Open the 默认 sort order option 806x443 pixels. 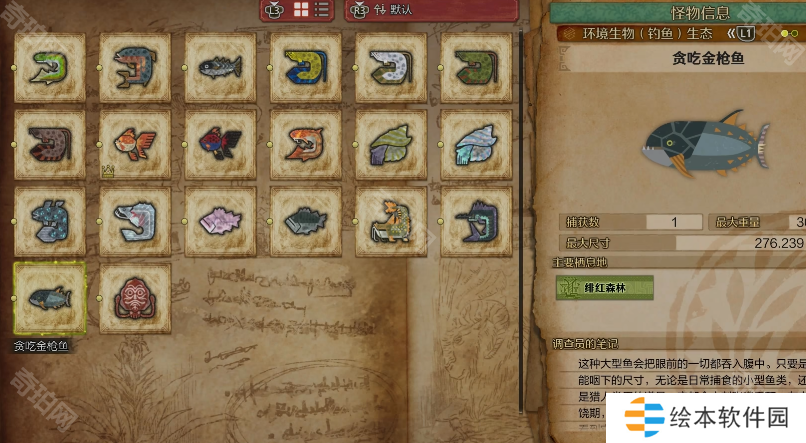click(392, 9)
